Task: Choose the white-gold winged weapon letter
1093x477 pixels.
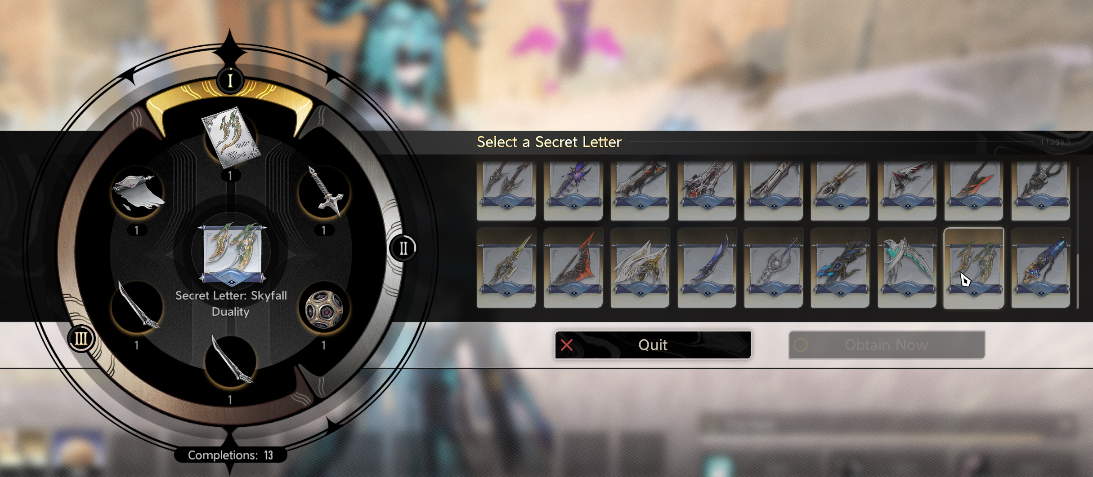Action: (x=640, y=267)
